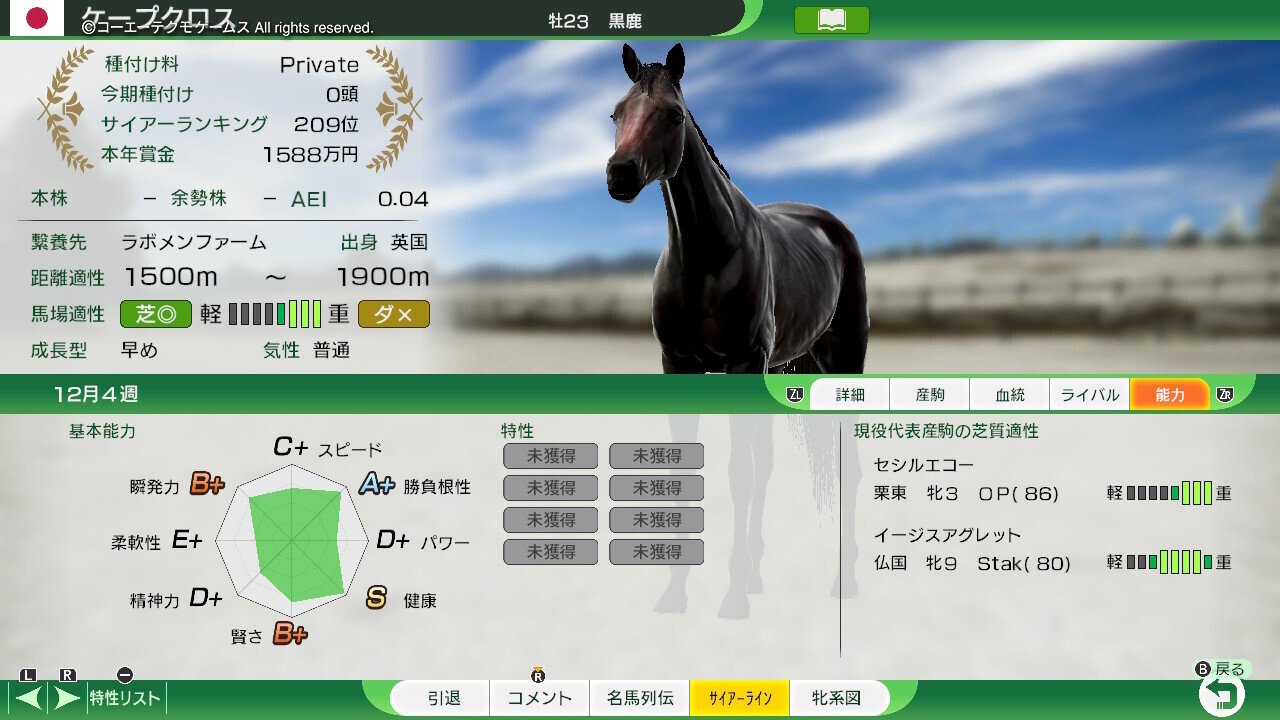This screenshot has height=720, width=1280.
Task: Click the medal icon above the コメント button
Action: click(x=539, y=676)
